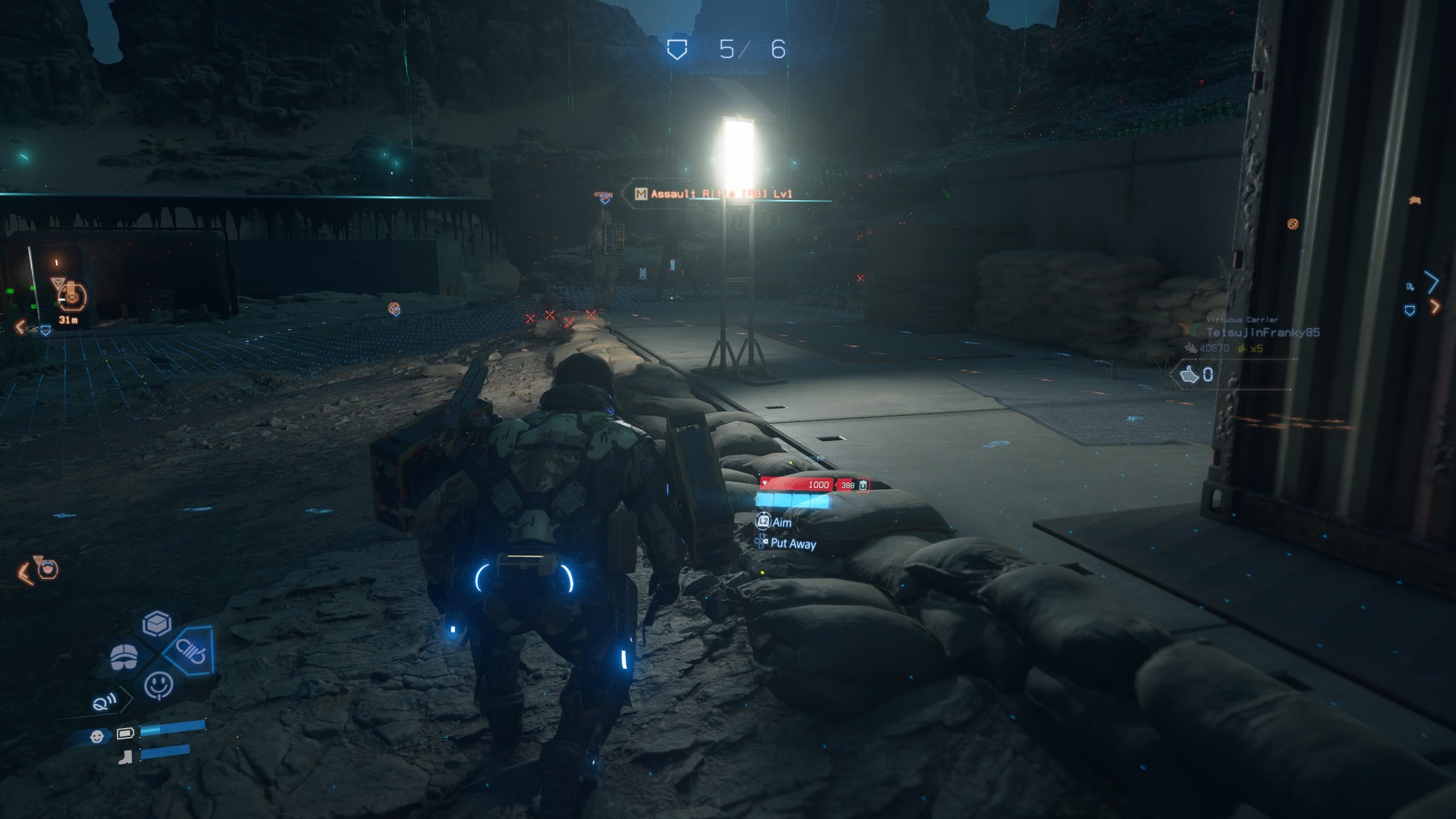Select the cargo box wheel slot
Screen dimensions: 1456x819
coord(156,624)
